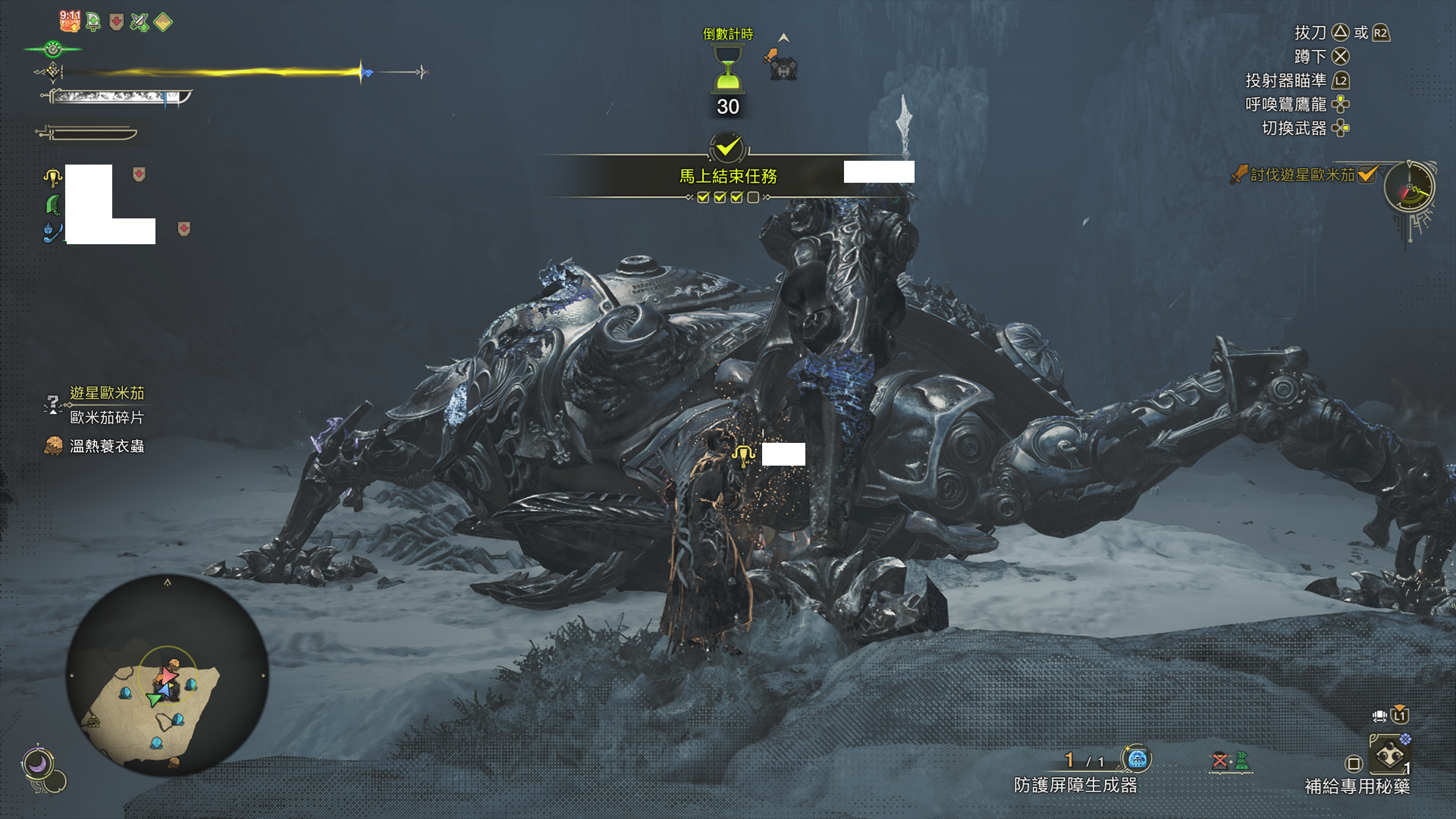The height and width of the screenshot is (819, 1456).
Task: Select the 討伐遊星歐米茄 quest objective
Action: [1302, 175]
